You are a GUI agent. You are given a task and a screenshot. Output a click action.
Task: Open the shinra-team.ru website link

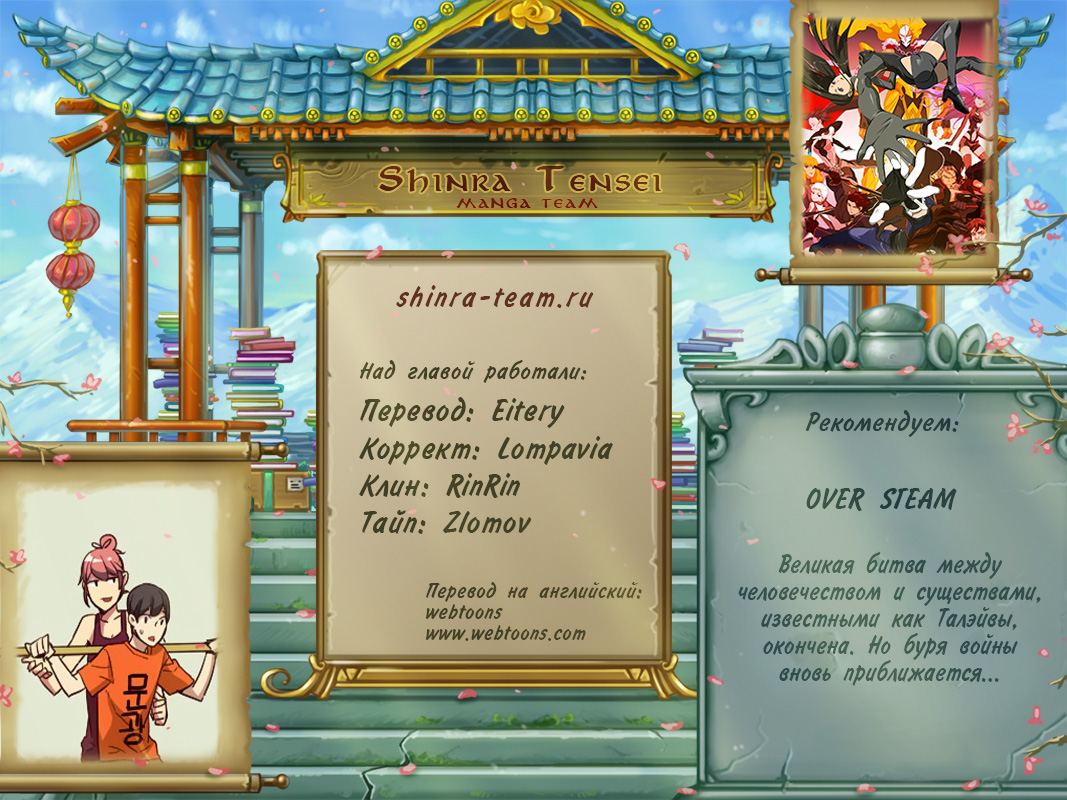pyautogui.click(x=494, y=298)
